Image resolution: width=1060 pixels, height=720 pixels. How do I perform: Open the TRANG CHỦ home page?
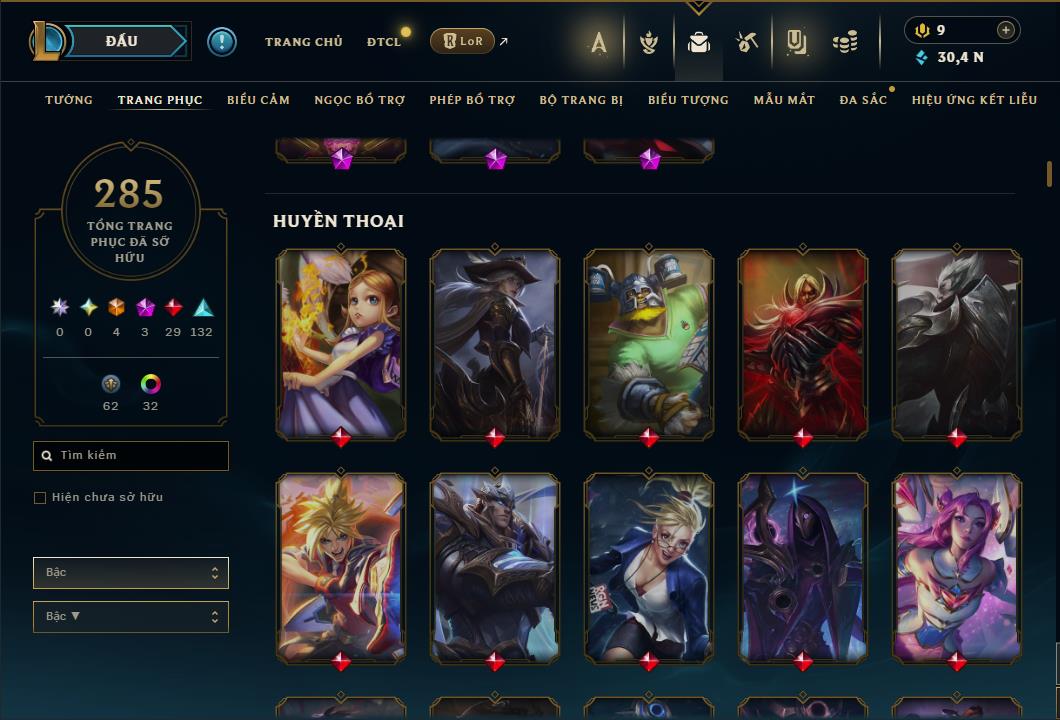(x=303, y=42)
